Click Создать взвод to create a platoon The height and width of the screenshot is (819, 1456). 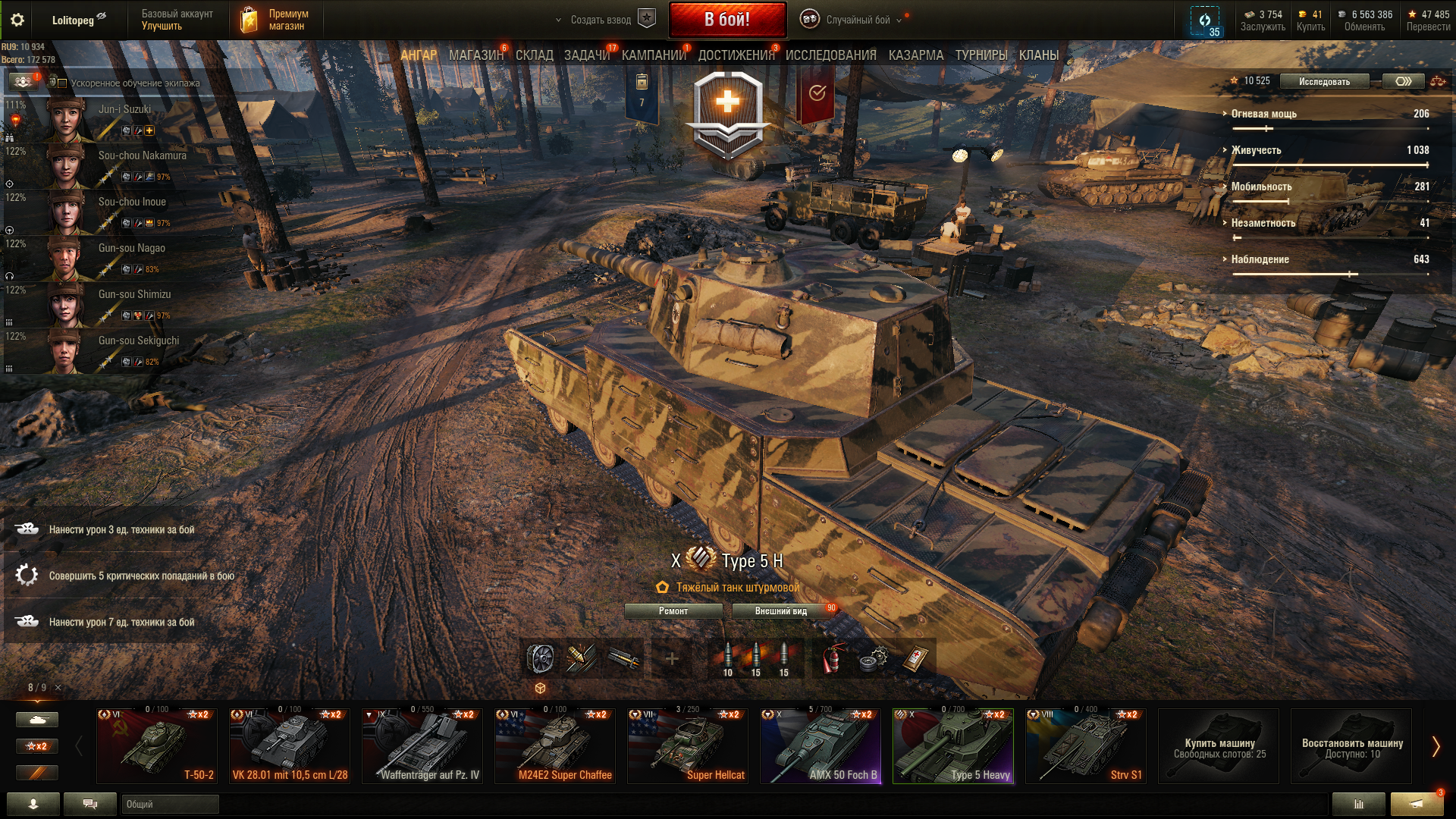[601, 20]
